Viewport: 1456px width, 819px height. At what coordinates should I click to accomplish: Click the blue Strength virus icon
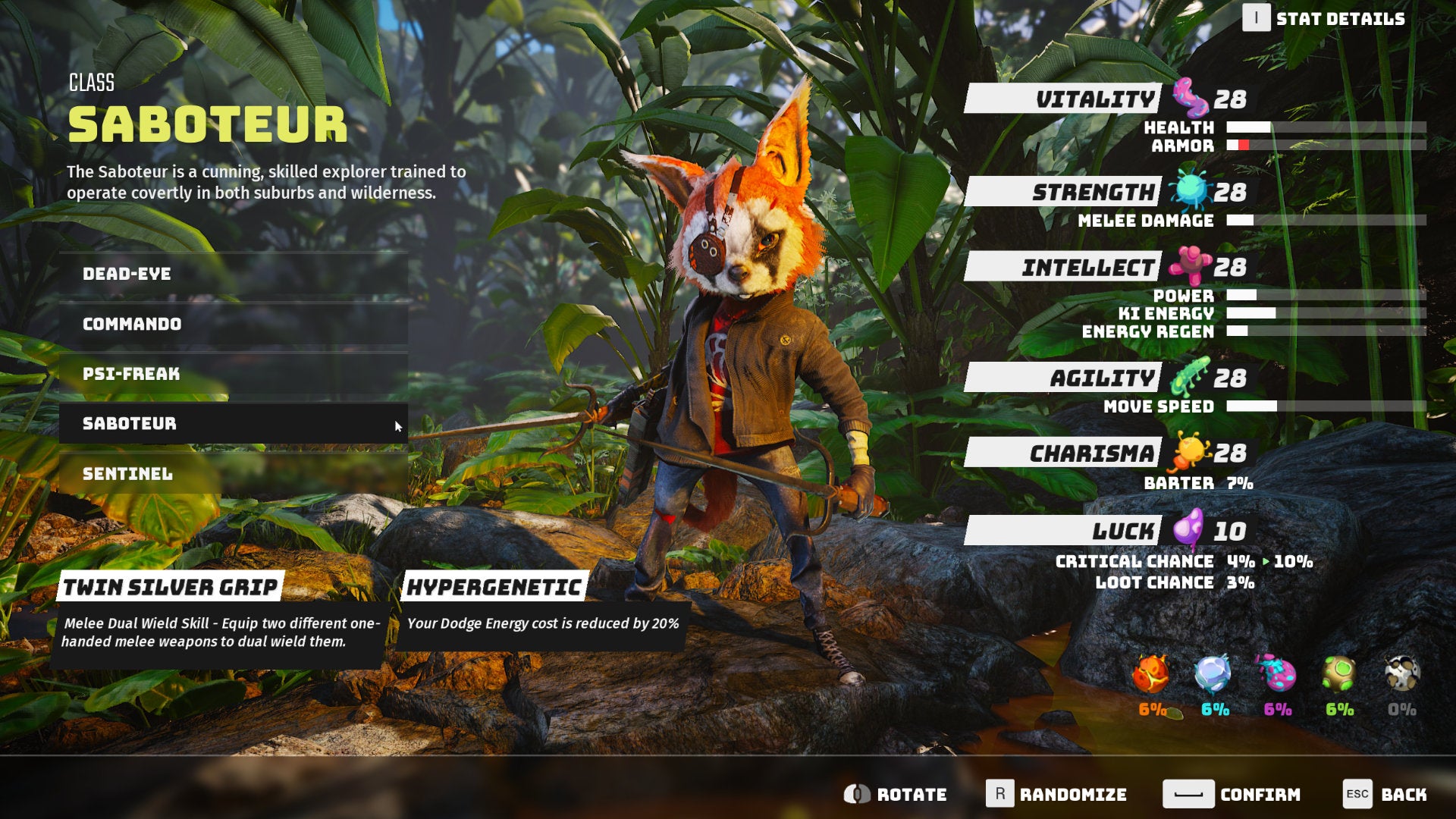pos(1188,191)
